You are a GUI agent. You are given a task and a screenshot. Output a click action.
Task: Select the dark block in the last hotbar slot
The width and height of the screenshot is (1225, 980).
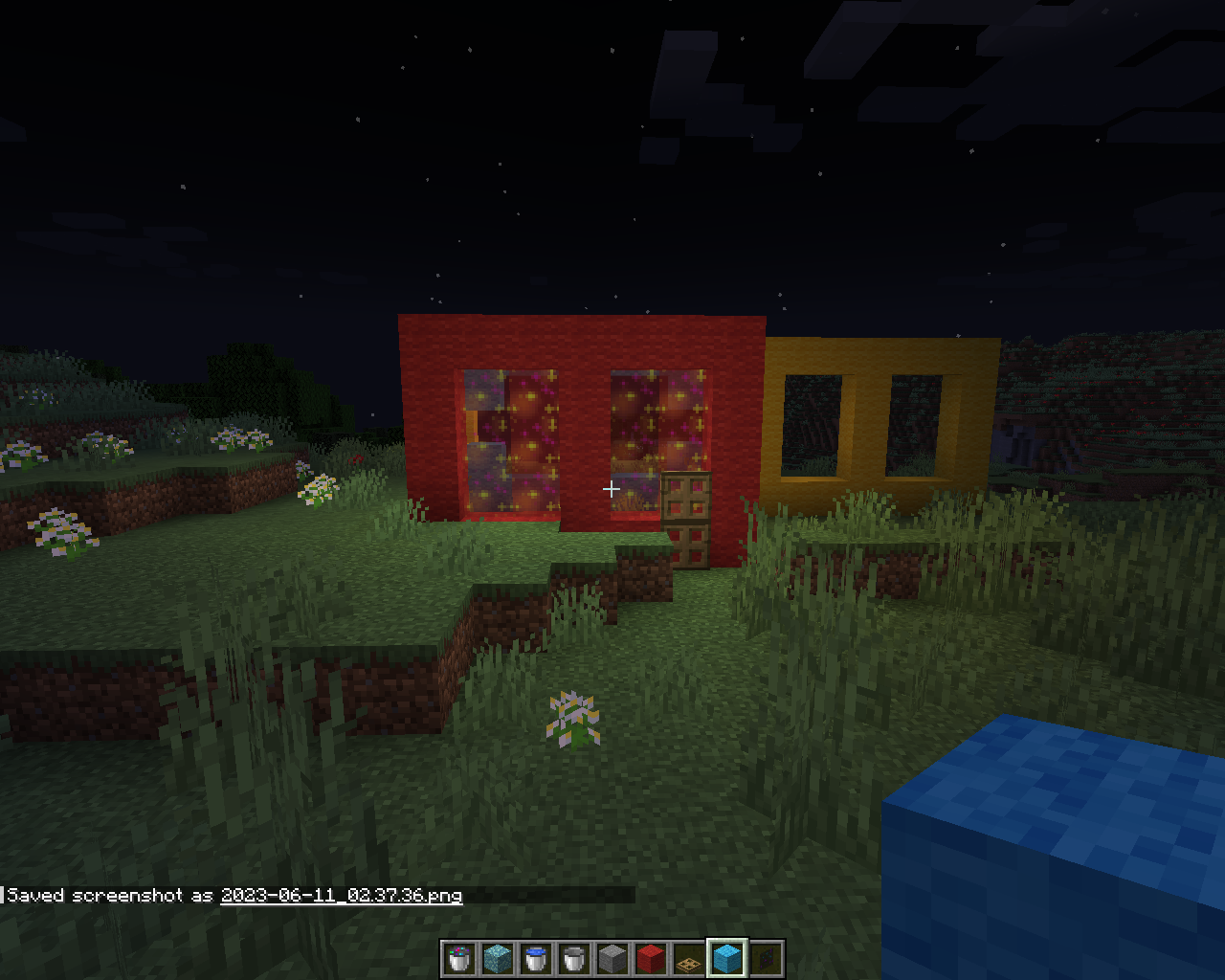pos(765,959)
